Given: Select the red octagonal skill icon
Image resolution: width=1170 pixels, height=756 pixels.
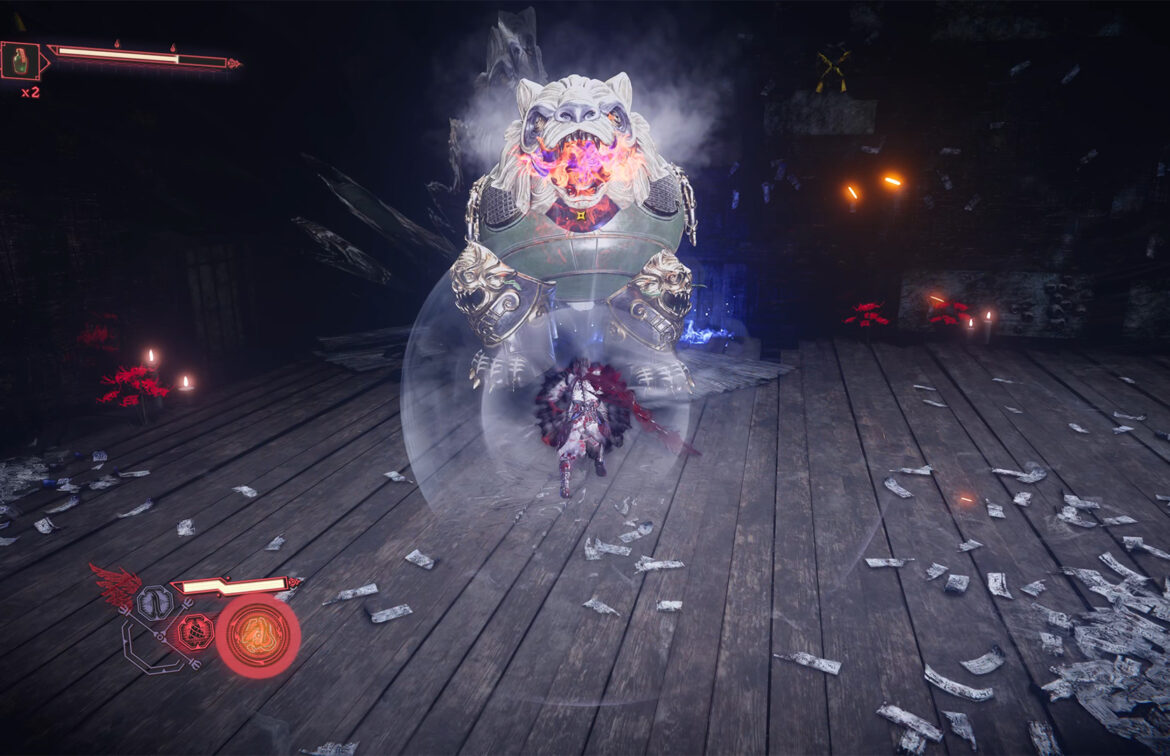Looking at the screenshot, I should pos(194,631).
